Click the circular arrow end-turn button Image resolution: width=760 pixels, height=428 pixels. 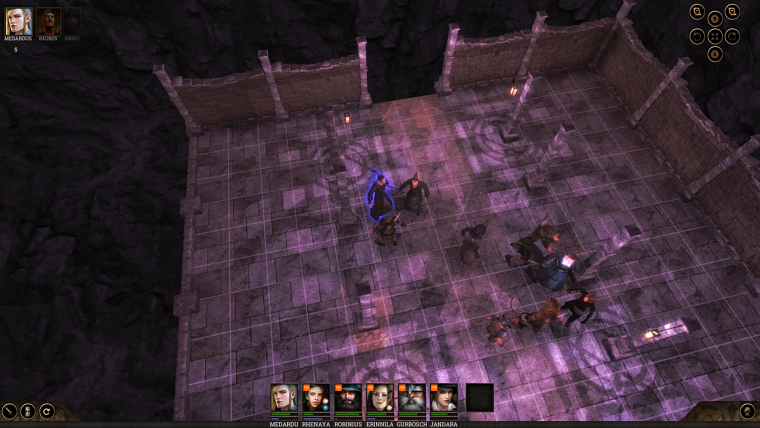[46, 410]
